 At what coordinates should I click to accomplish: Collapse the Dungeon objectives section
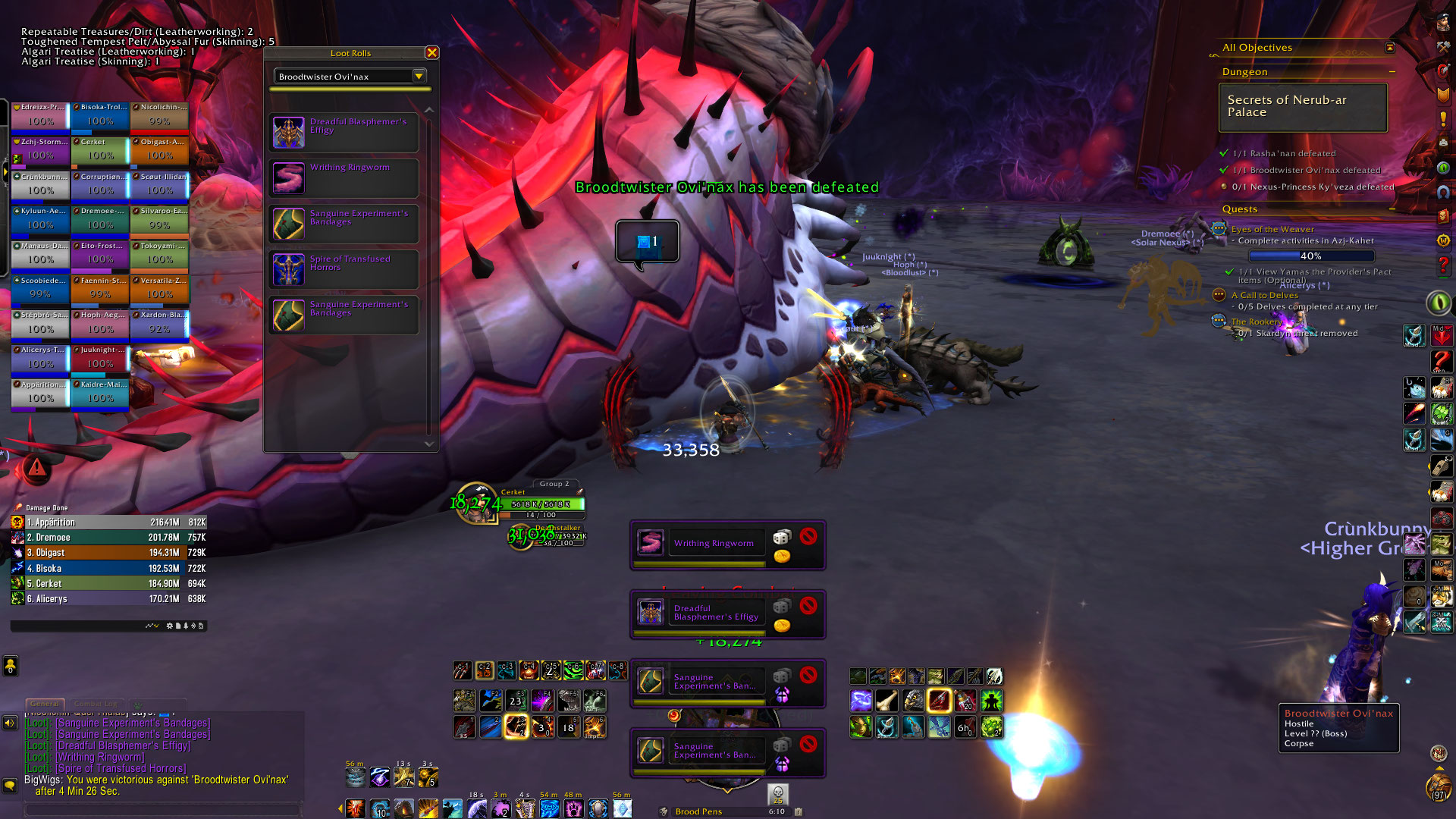click(x=1392, y=72)
